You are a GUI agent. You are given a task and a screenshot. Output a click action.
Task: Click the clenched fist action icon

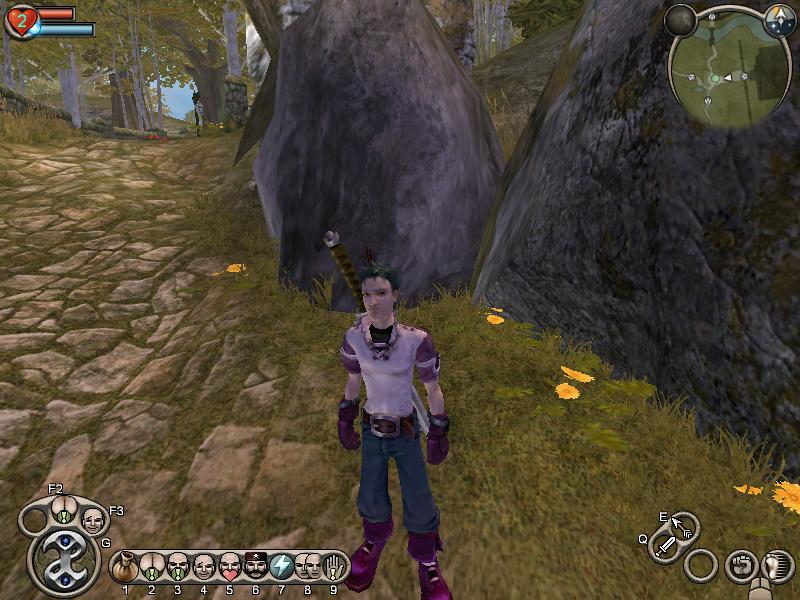[x=741, y=565]
